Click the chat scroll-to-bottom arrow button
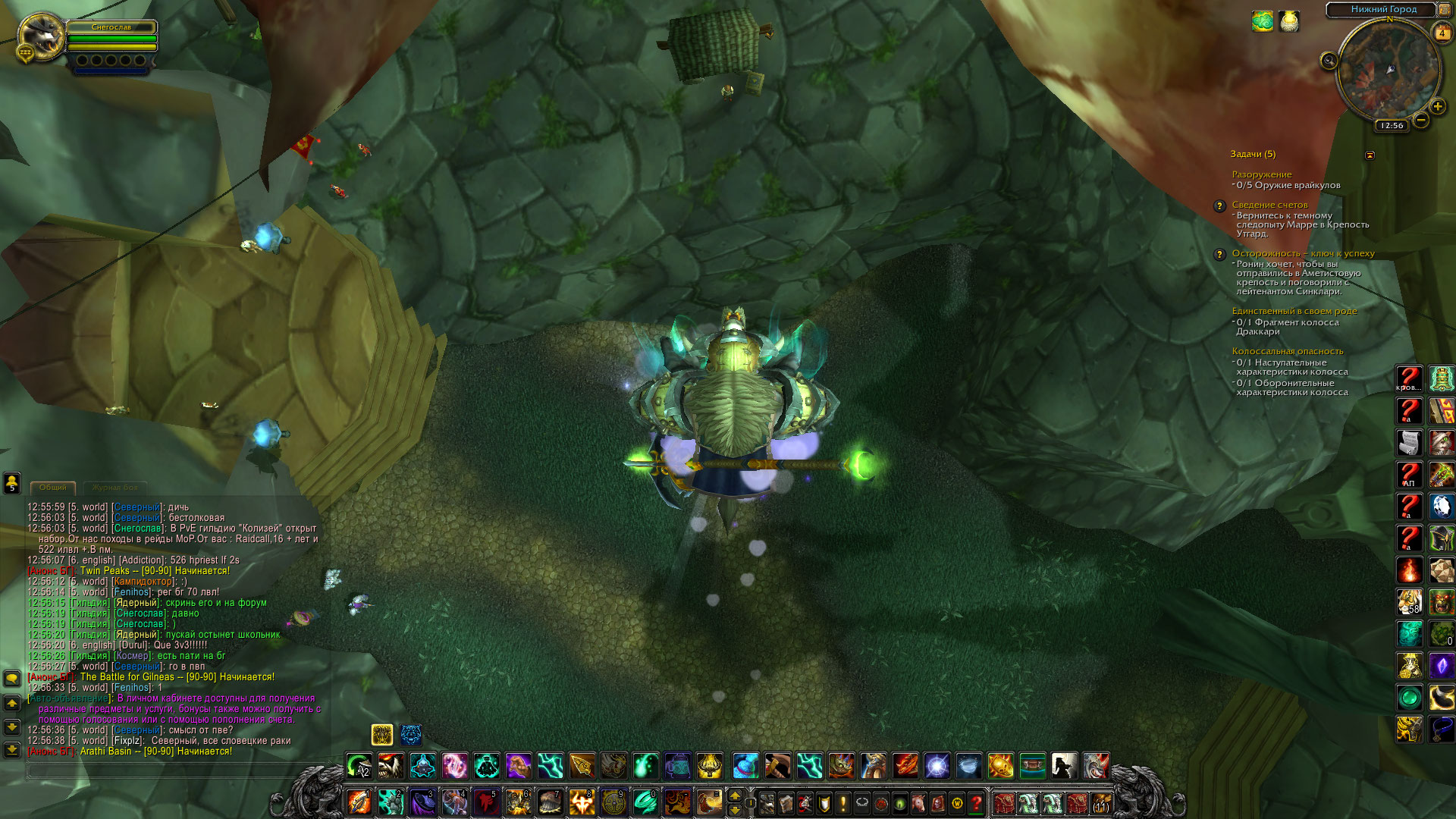 coord(12,749)
